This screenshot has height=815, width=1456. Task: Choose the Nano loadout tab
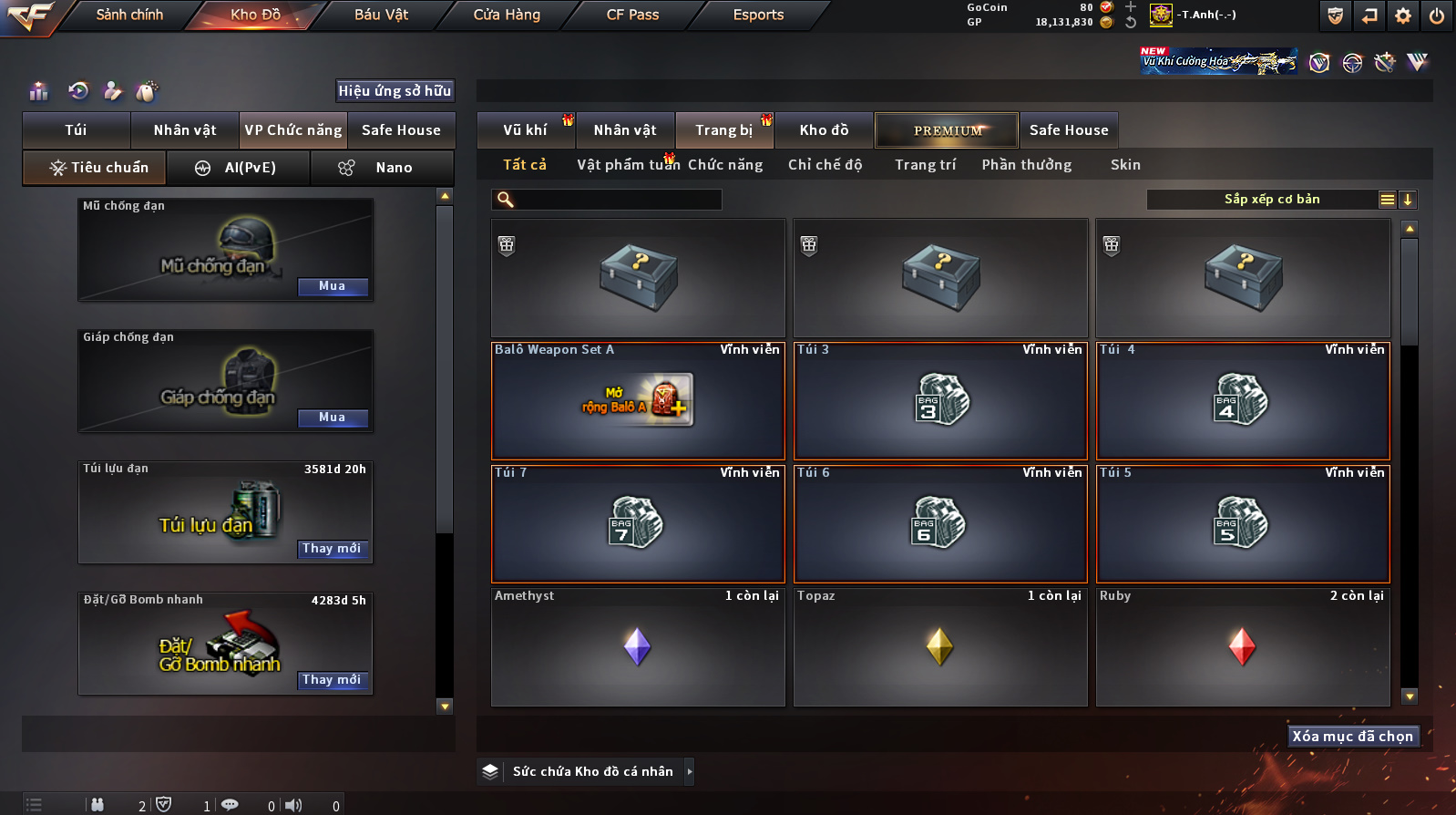point(393,168)
